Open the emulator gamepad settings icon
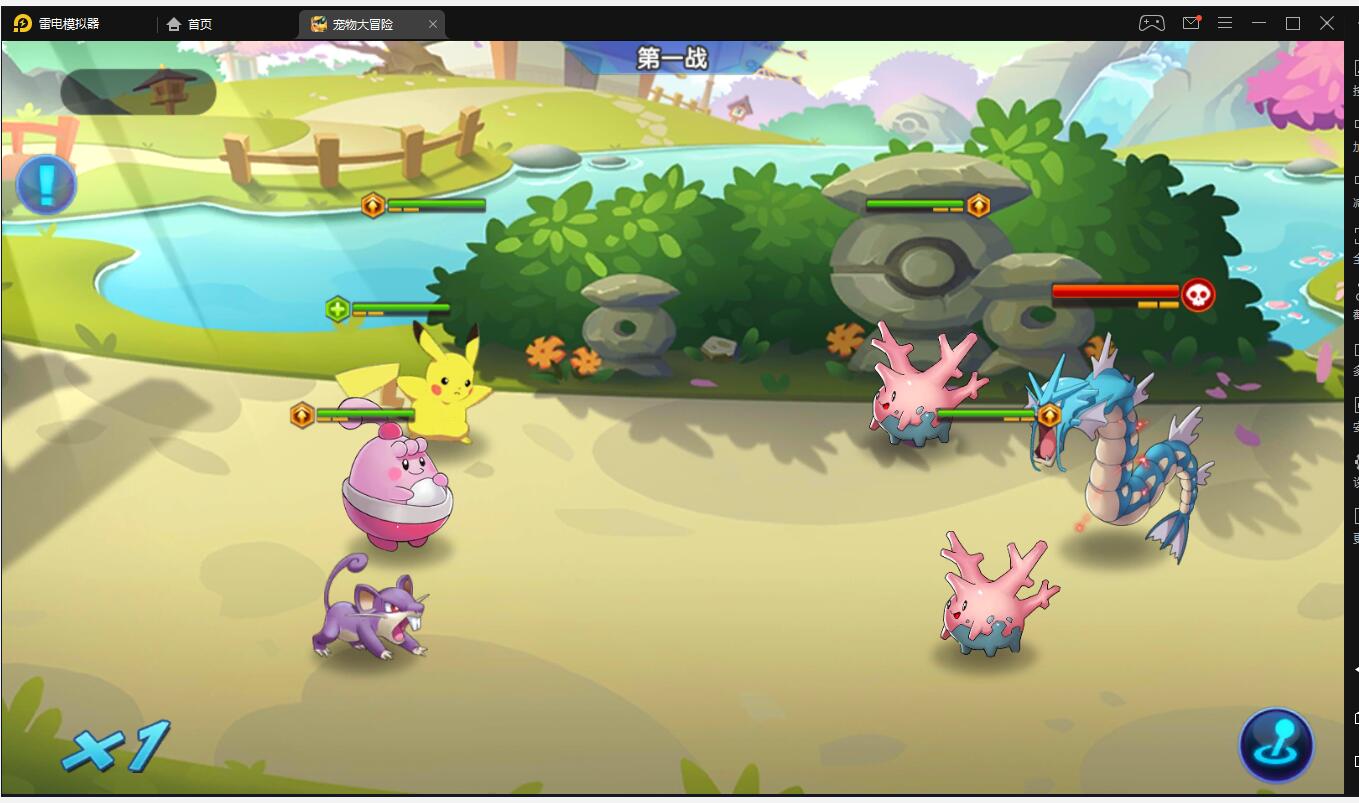1359x803 pixels. coord(1151,23)
